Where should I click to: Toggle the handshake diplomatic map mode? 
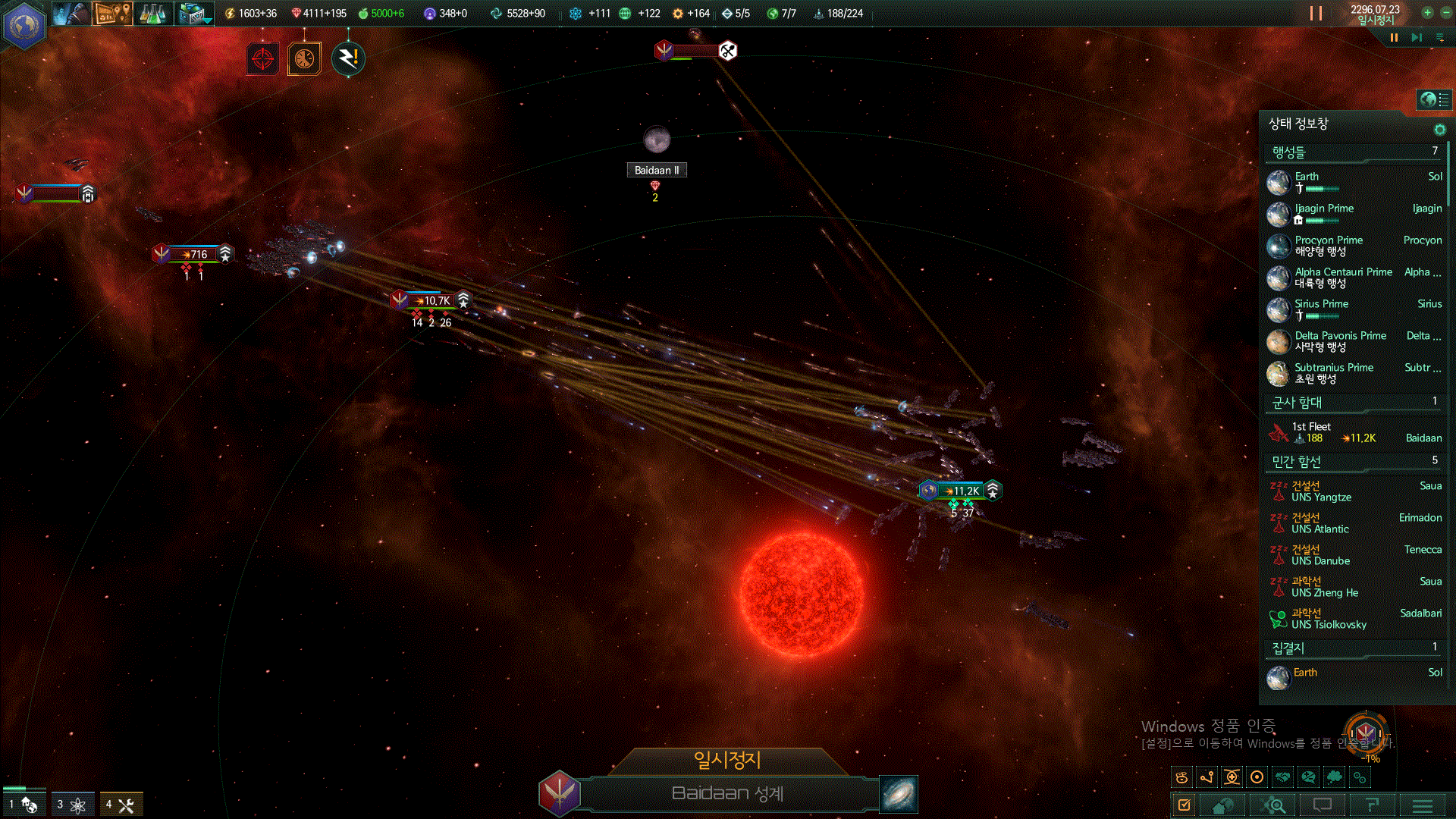pyautogui.click(x=1282, y=777)
